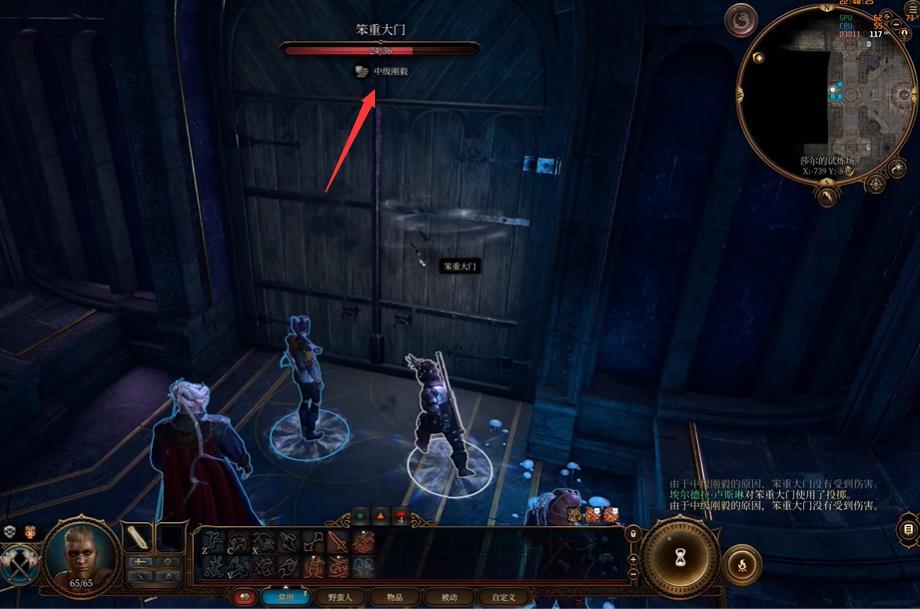Open the 物品 hotbar tab
The width and height of the screenshot is (920, 609).
pyautogui.click(x=386, y=597)
